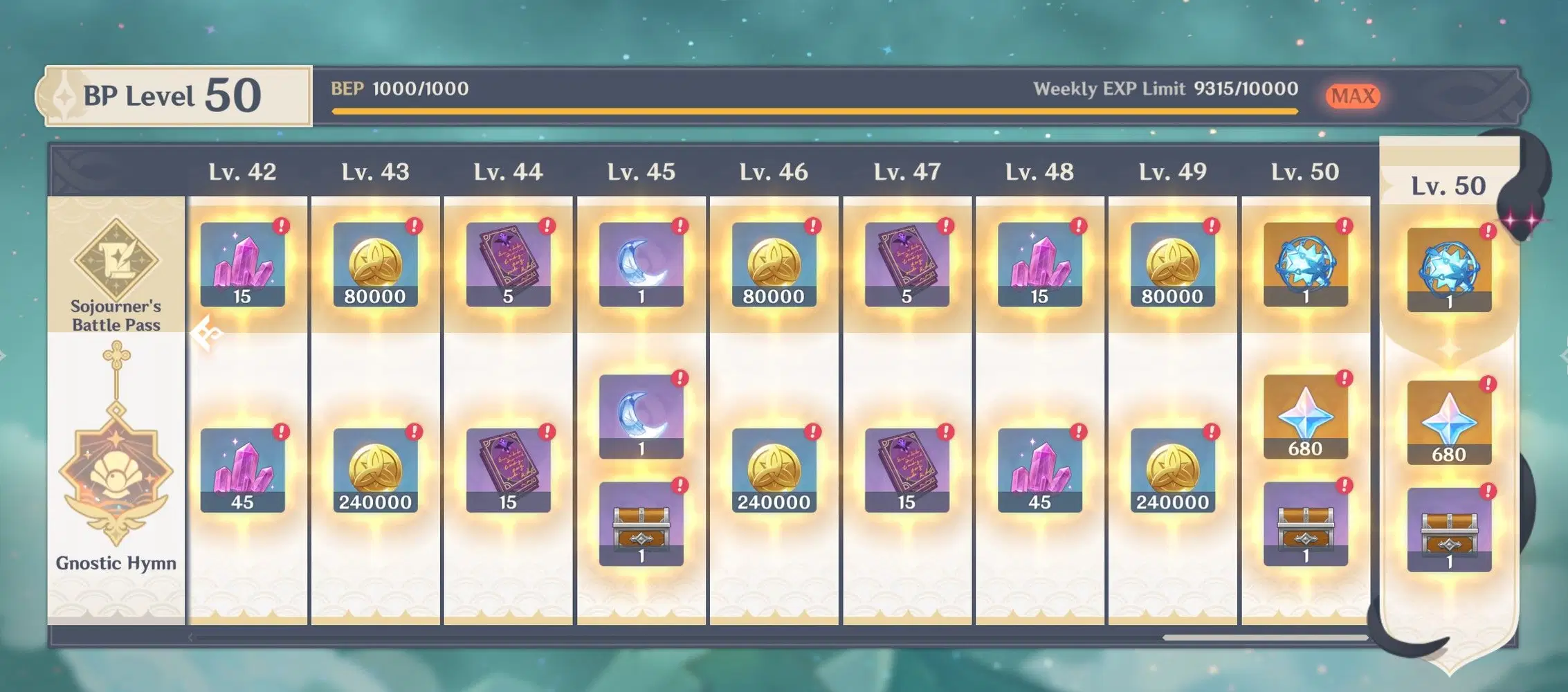
Task: Open the Lv. 45 treasure chest reward
Action: (641, 524)
